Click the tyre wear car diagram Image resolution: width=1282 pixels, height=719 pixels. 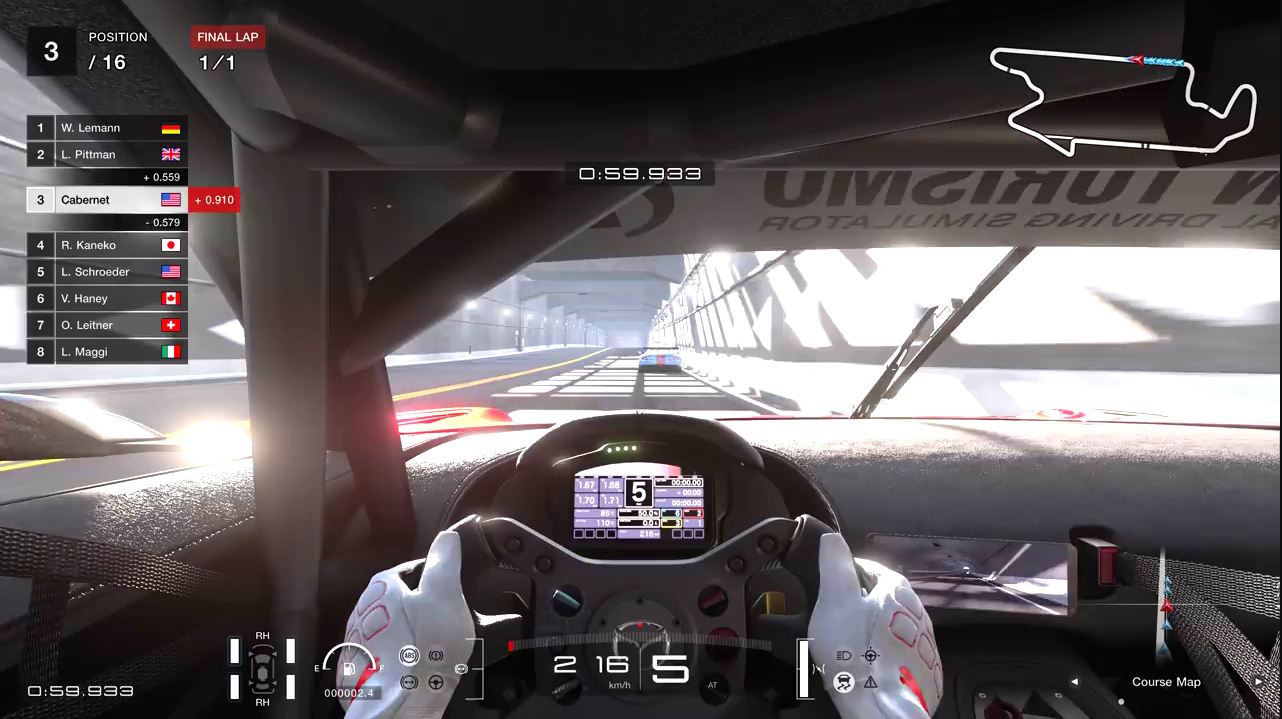coord(262,668)
